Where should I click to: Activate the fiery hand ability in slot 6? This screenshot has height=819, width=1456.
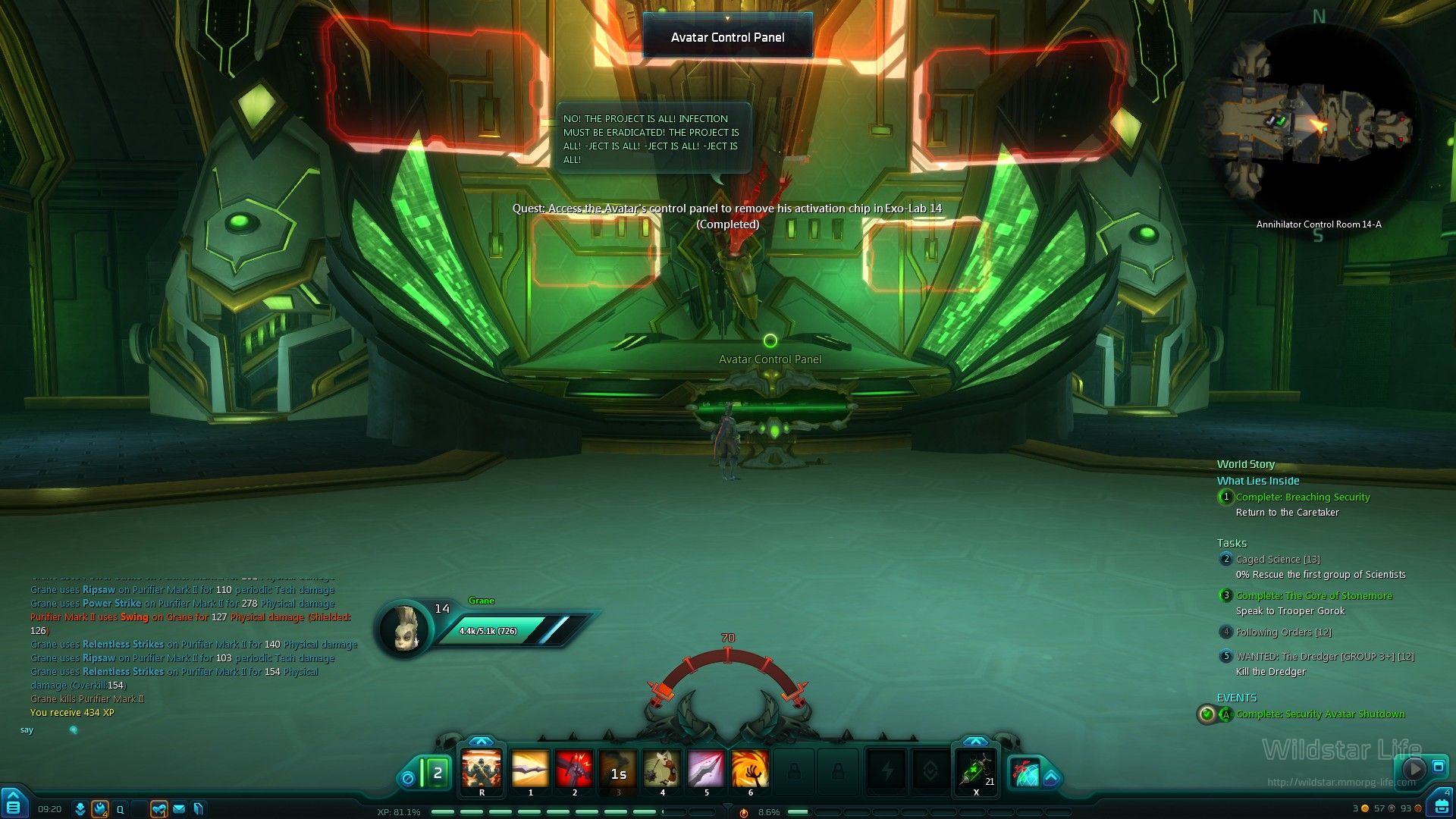[x=750, y=769]
